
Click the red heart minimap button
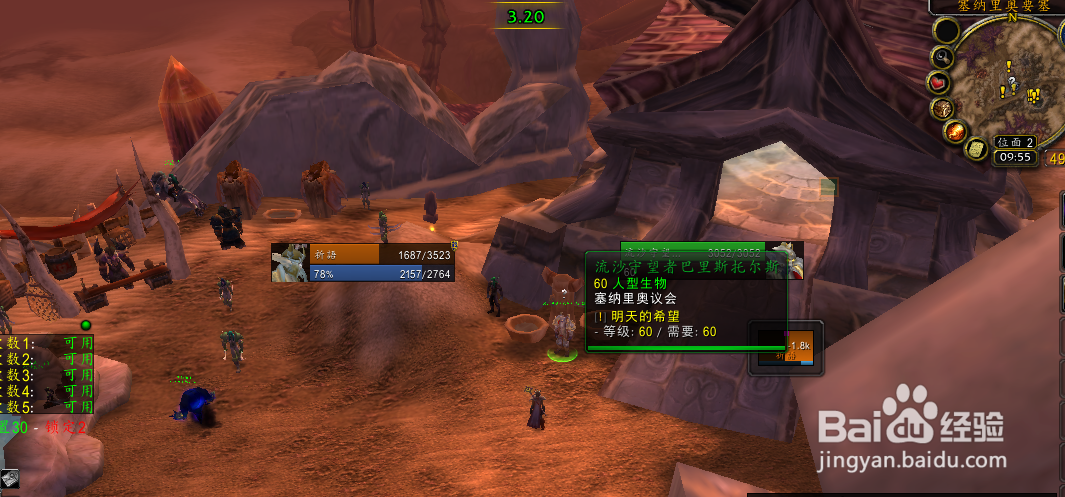pos(938,81)
